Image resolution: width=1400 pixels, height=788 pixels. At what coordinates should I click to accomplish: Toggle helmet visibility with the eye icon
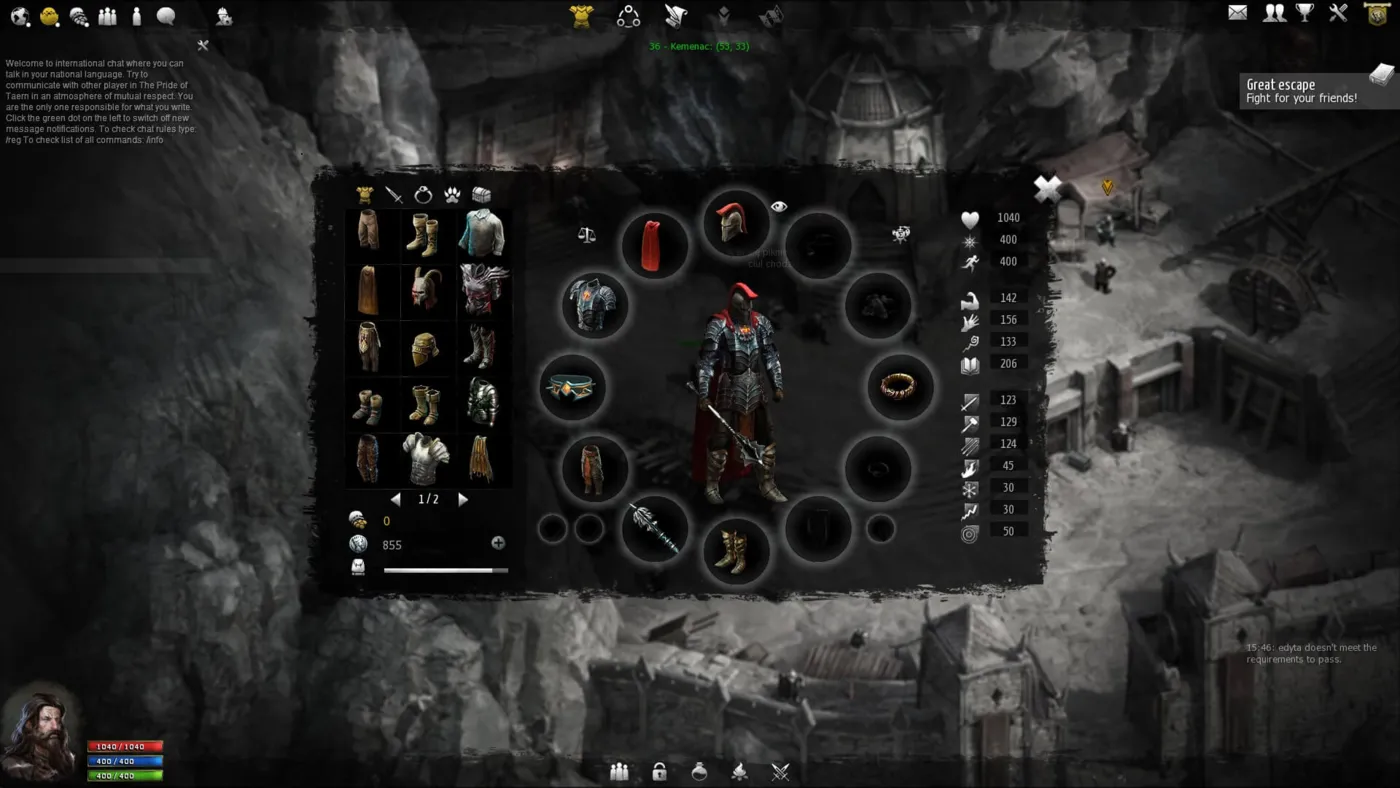tap(779, 206)
